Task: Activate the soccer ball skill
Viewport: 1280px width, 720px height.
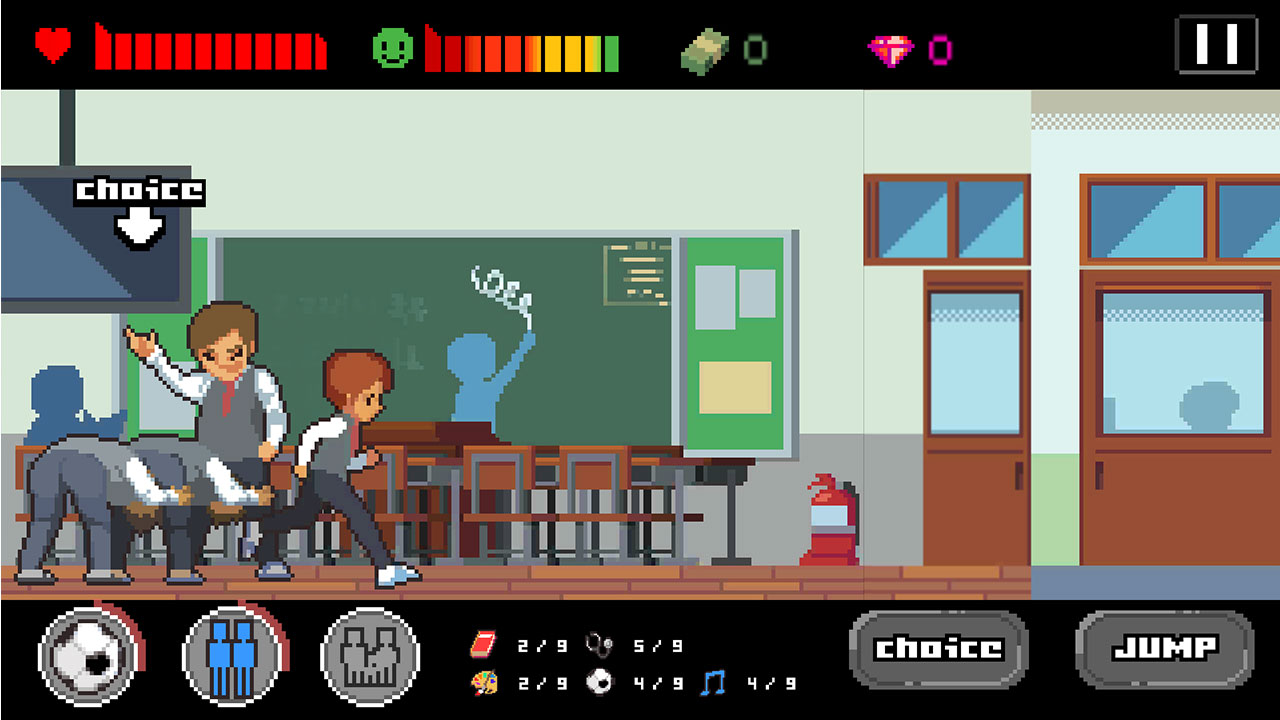Action: 88,657
